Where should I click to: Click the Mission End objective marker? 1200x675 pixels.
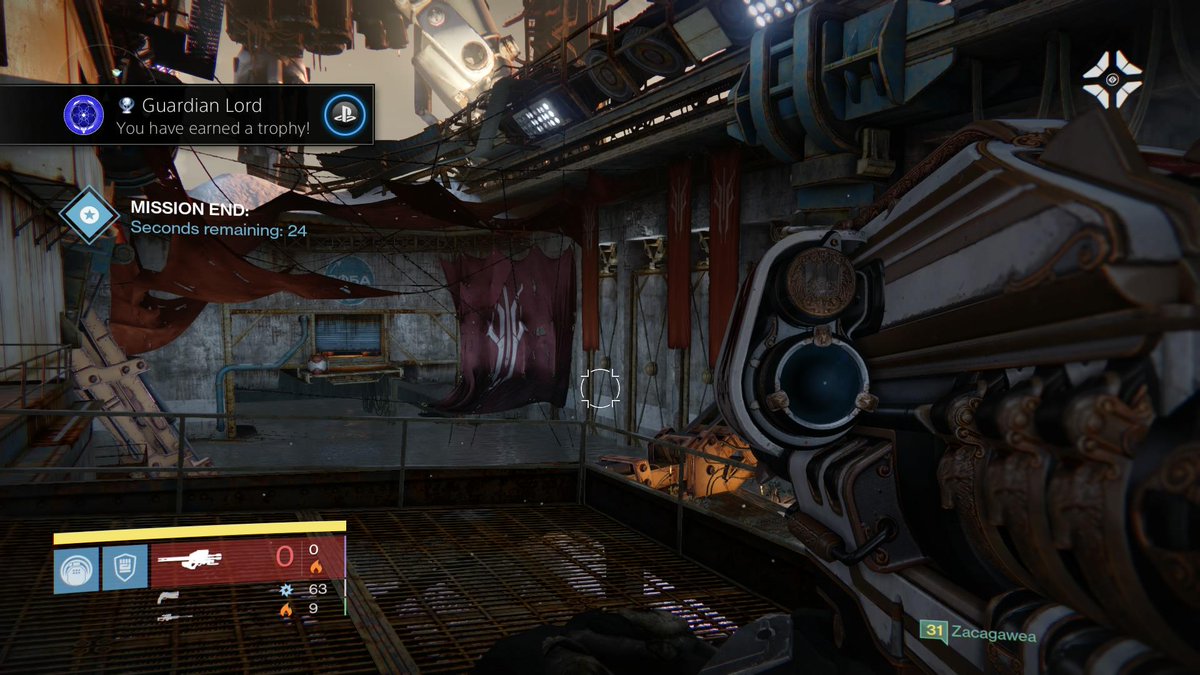[89, 216]
